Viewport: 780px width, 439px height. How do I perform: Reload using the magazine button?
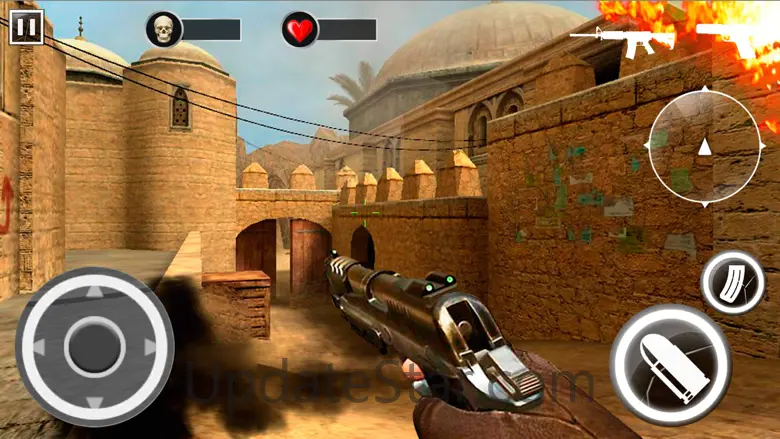pos(732,283)
